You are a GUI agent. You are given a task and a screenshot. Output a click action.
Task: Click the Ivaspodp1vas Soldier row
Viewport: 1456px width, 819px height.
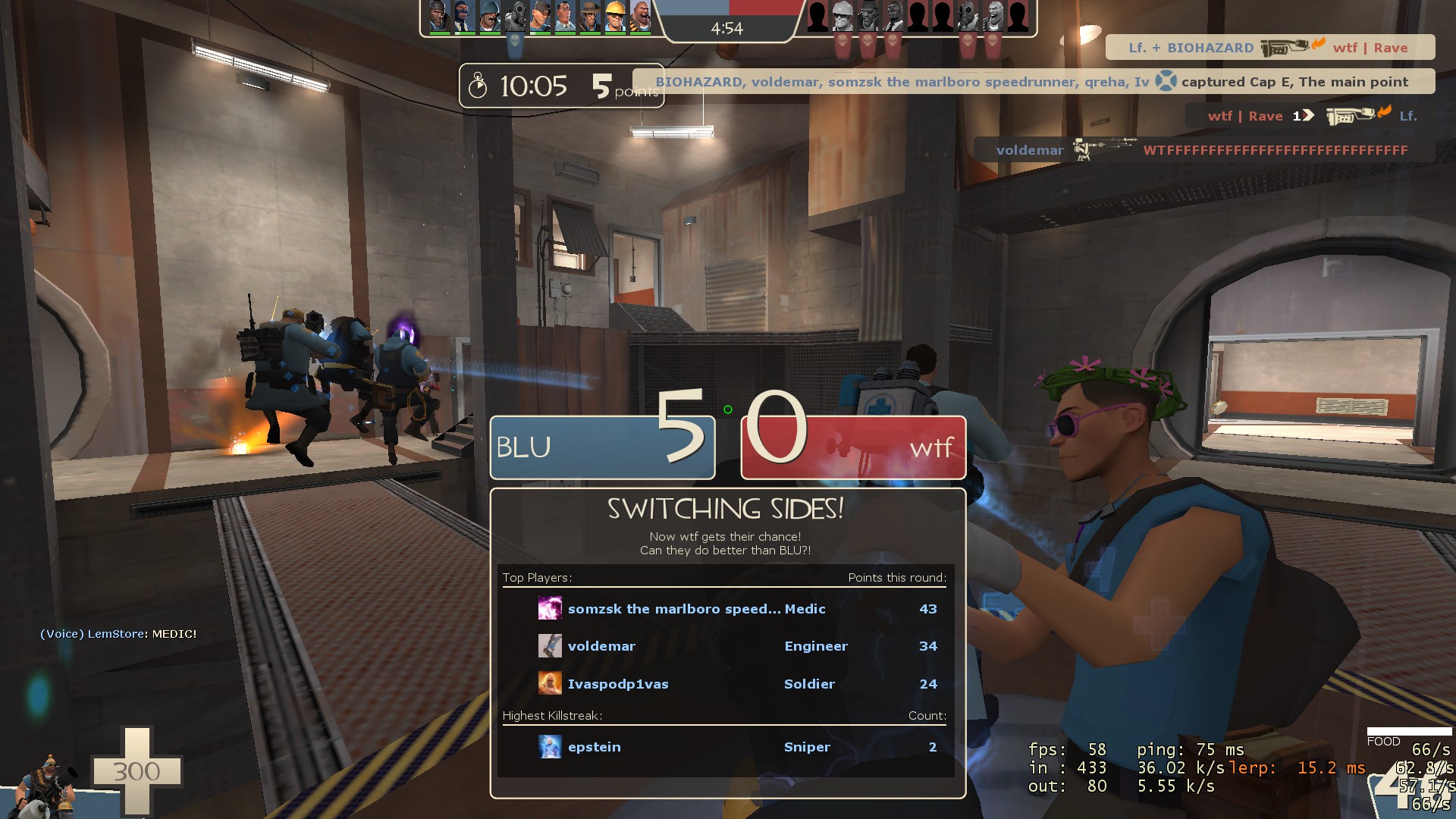pyautogui.click(x=725, y=684)
